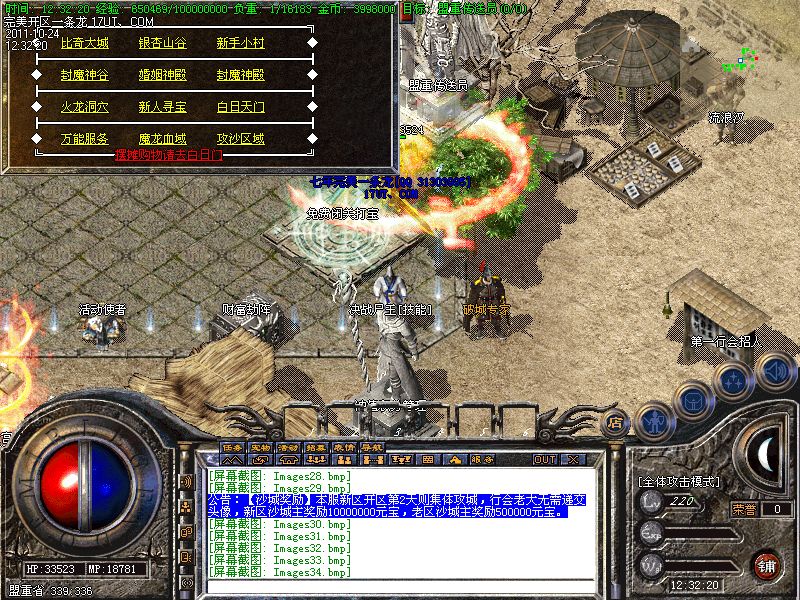Teleport to 比奇大城
800x600 pixels.
point(85,43)
